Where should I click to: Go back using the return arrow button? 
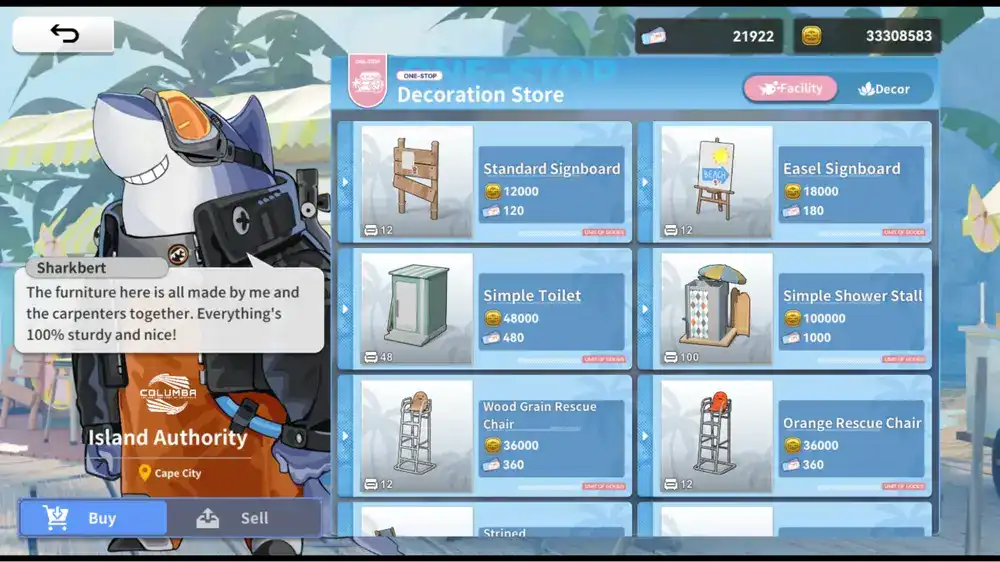click(63, 34)
